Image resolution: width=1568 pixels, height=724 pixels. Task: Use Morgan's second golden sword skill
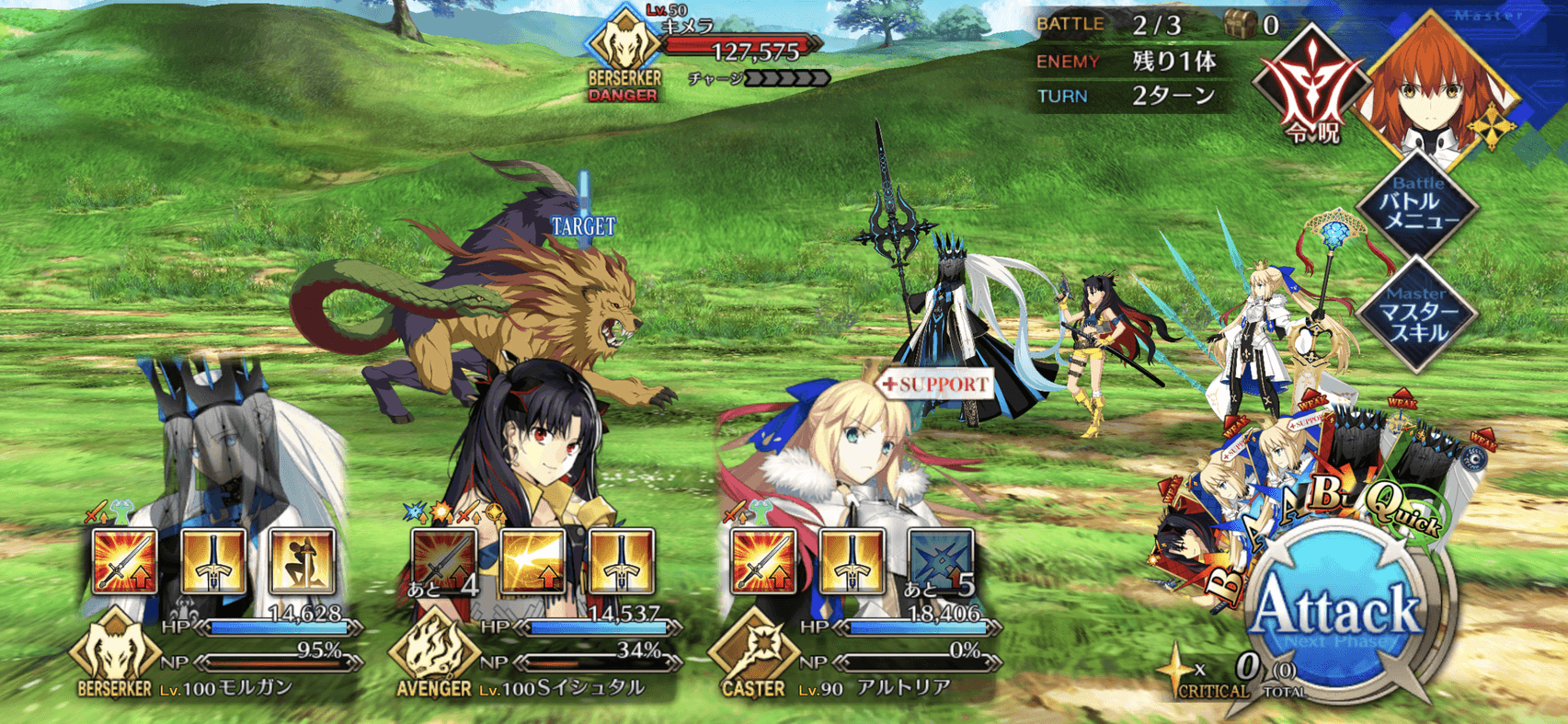(x=213, y=561)
